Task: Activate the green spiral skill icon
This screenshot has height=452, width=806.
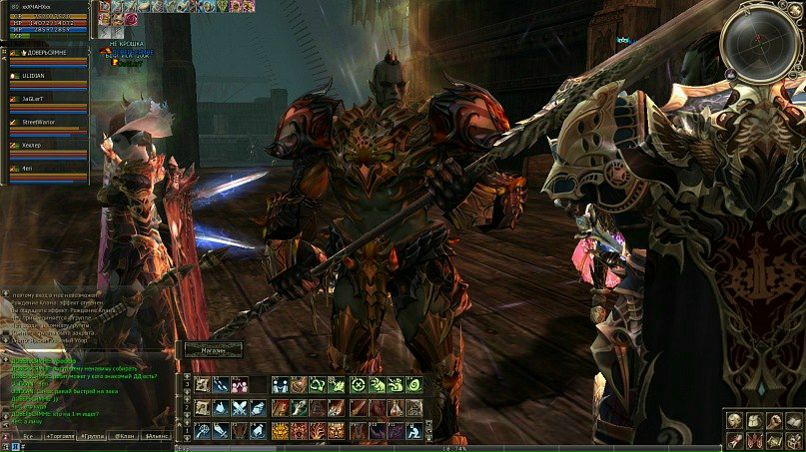Action: point(414,384)
